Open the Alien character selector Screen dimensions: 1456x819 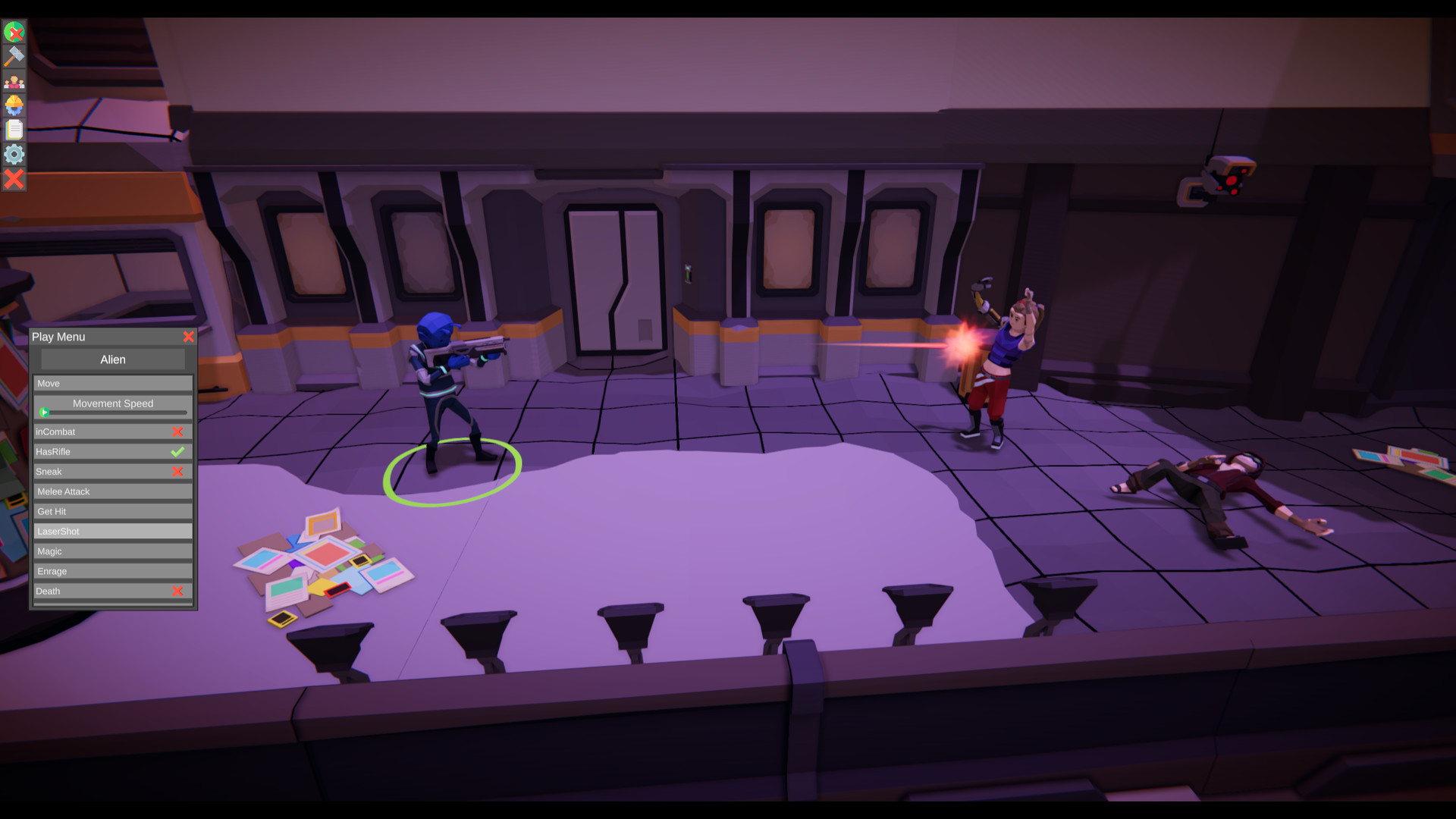click(x=112, y=359)
